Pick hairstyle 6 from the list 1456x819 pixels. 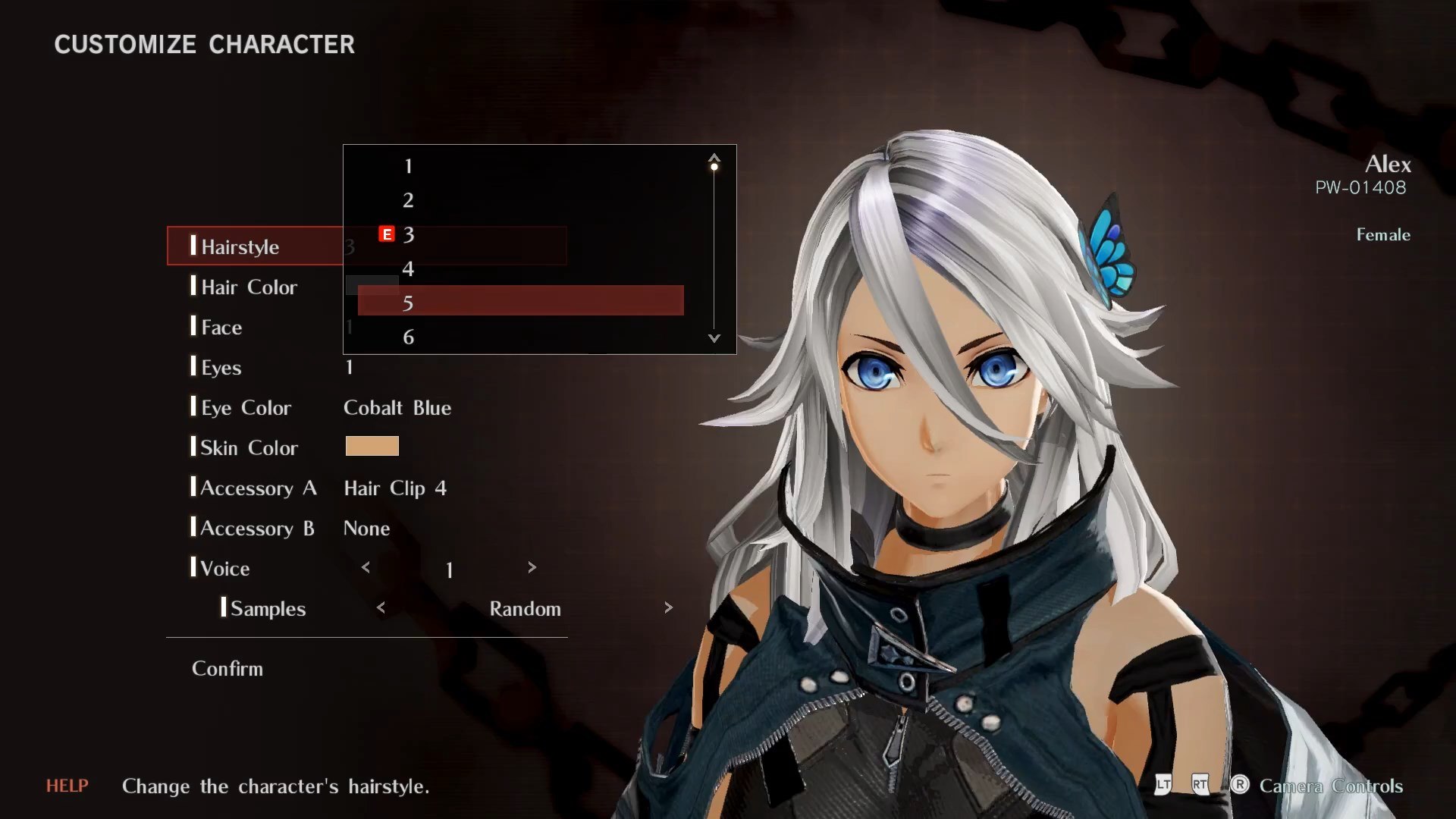[x=408, y=337]
